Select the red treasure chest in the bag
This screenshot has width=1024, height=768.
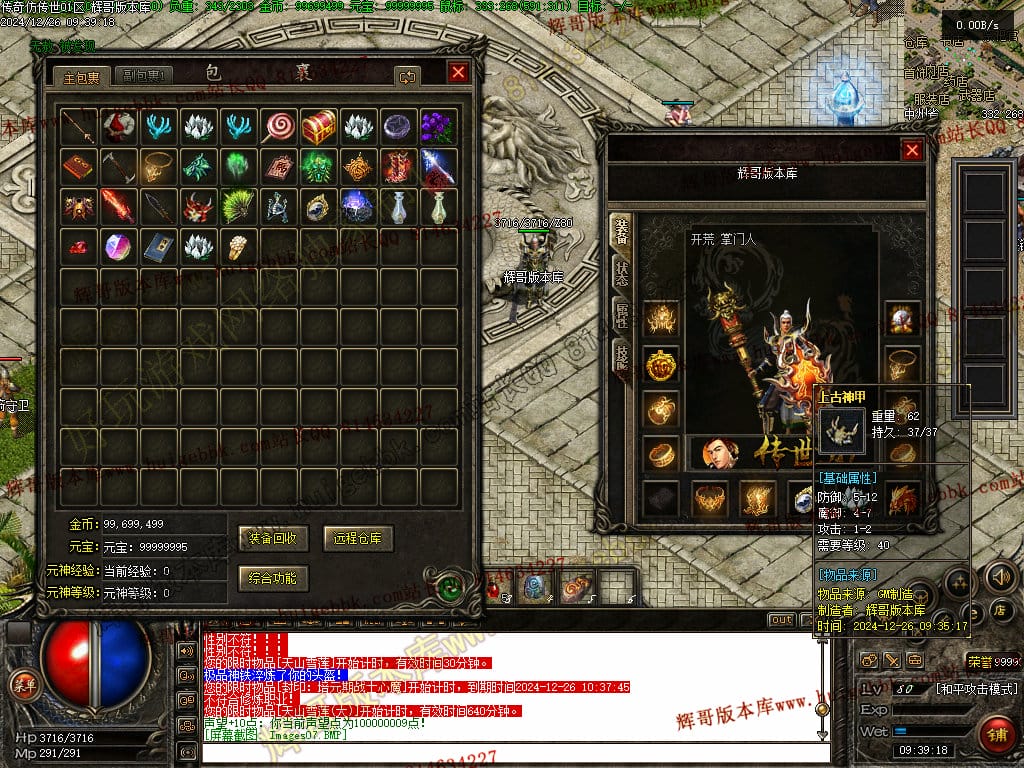click(318, 126)
